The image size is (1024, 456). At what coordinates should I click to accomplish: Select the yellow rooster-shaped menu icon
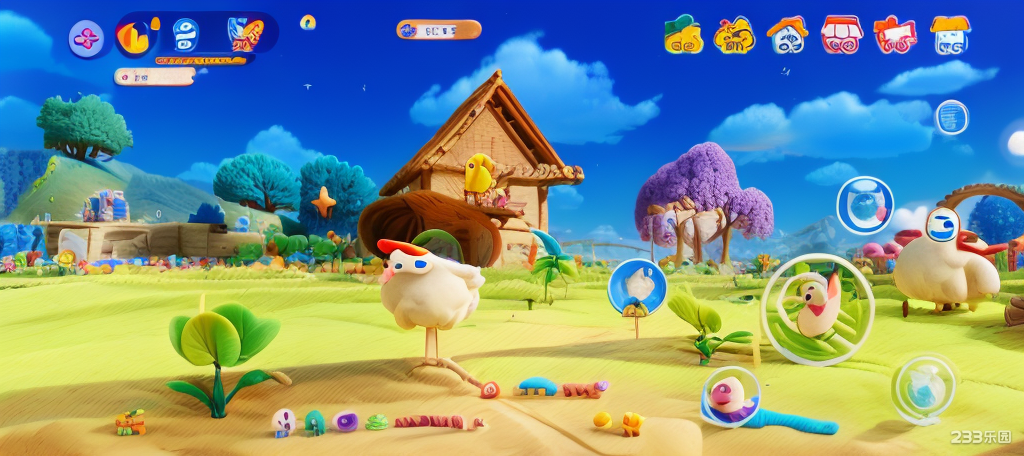(734, 35)
